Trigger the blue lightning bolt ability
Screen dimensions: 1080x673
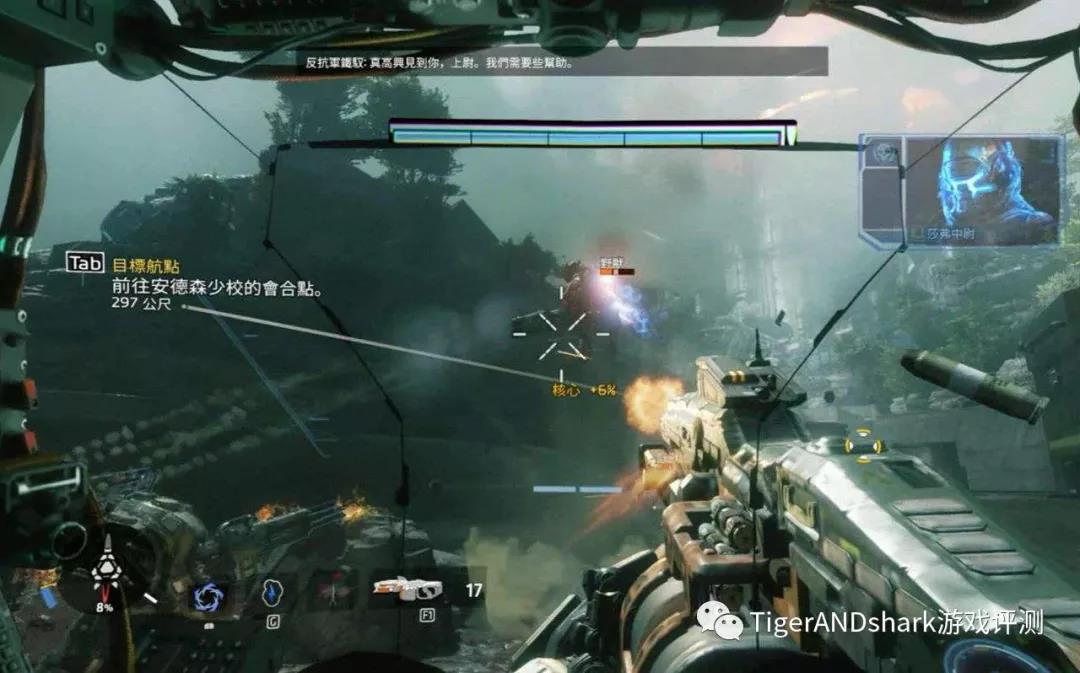coord(272,594)
